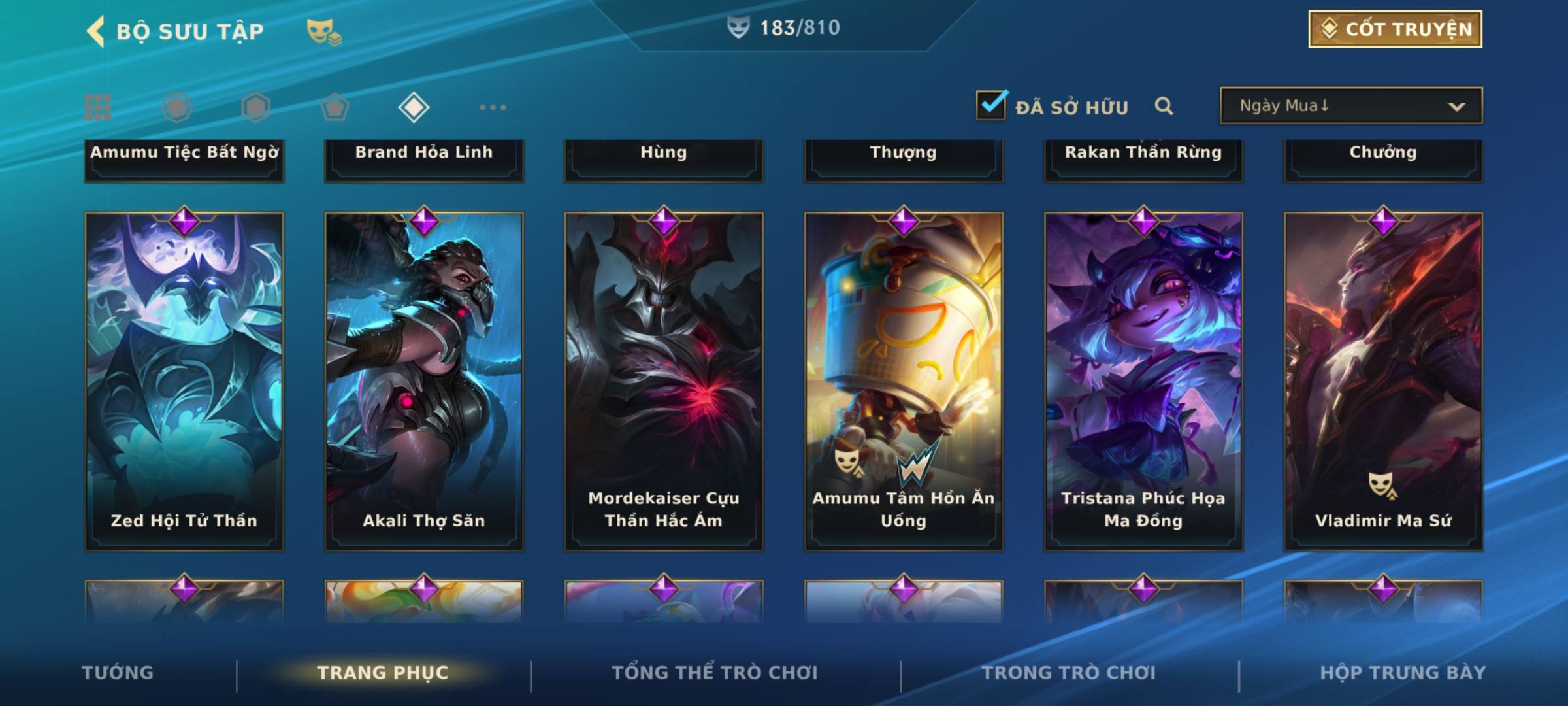Select the Zed Hội Tử Thần skin
The height and width of the screenshot is (706, 1568).
coord(184,381)
